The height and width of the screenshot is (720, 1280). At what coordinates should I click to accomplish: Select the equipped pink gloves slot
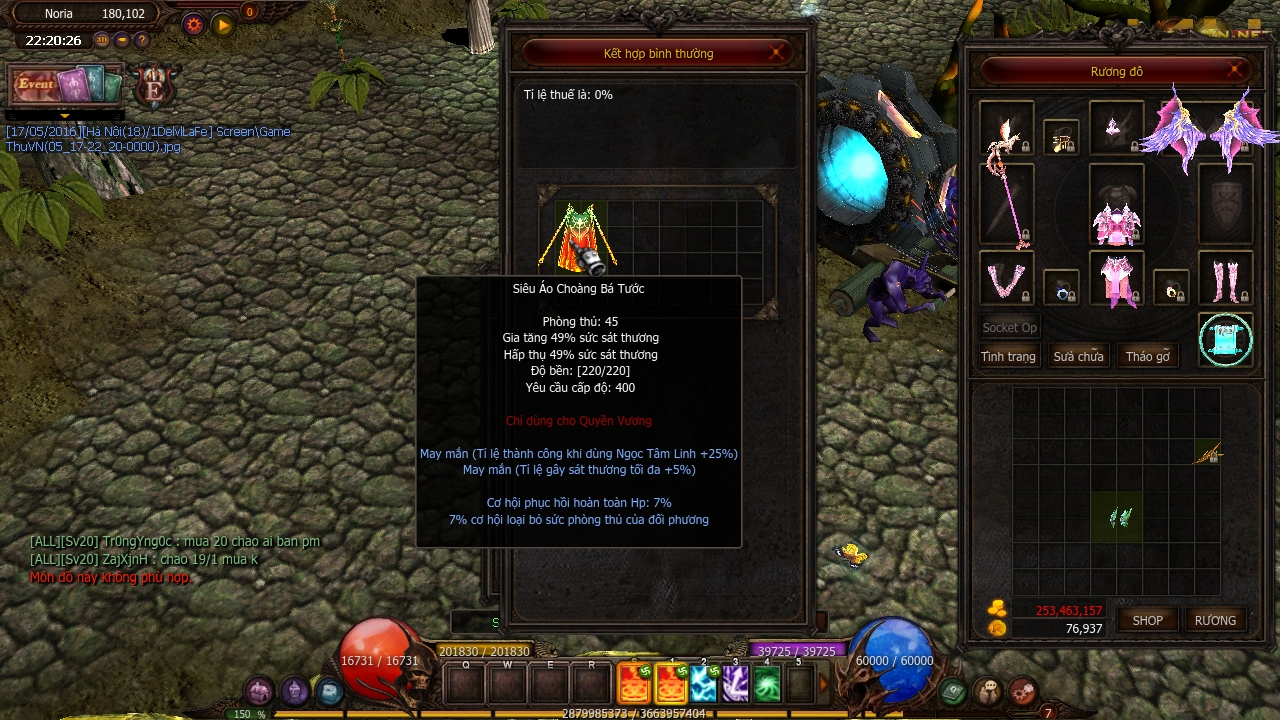click(1006, 279)
